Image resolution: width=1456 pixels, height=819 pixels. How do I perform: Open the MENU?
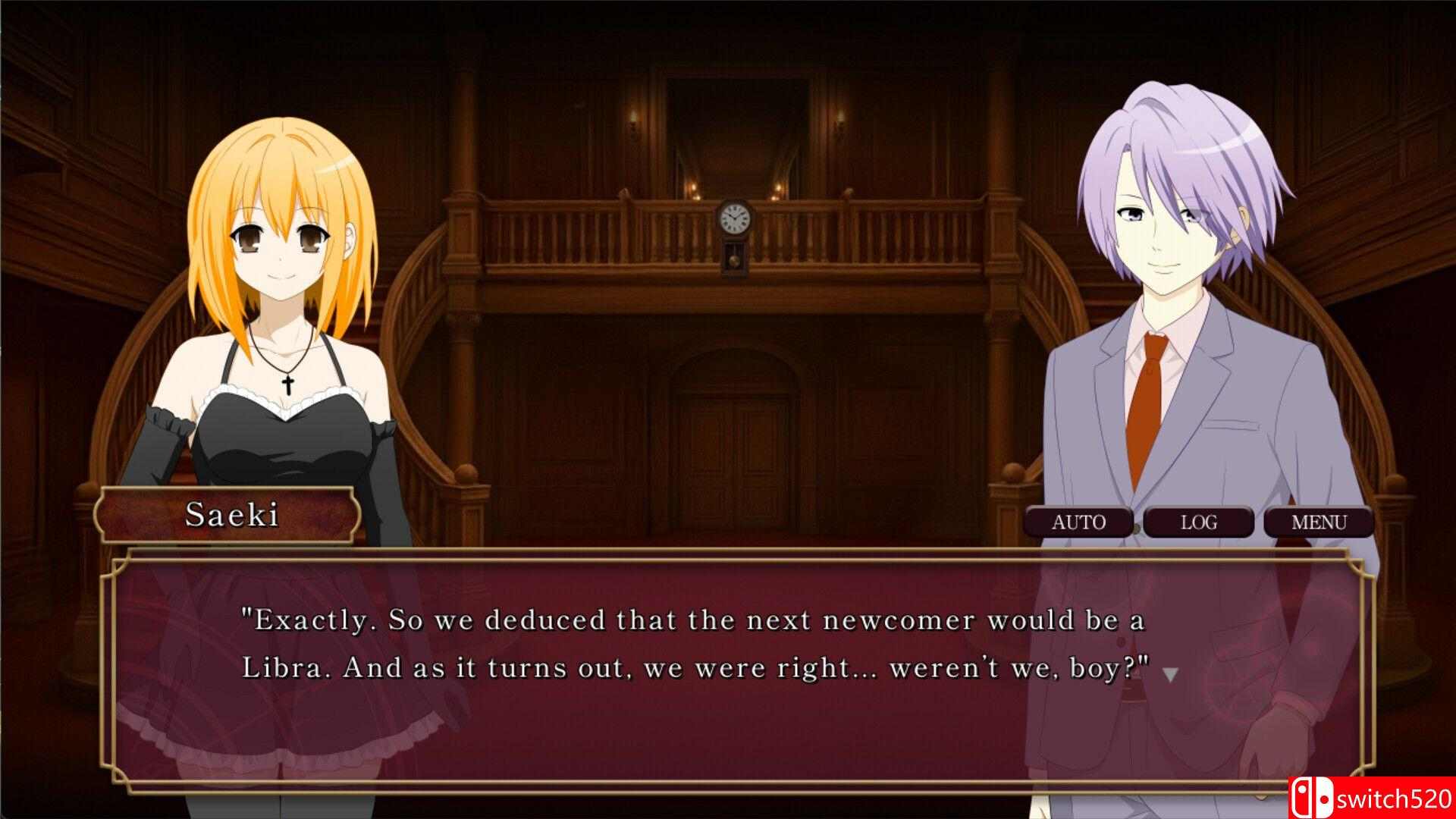[1319, 522]
